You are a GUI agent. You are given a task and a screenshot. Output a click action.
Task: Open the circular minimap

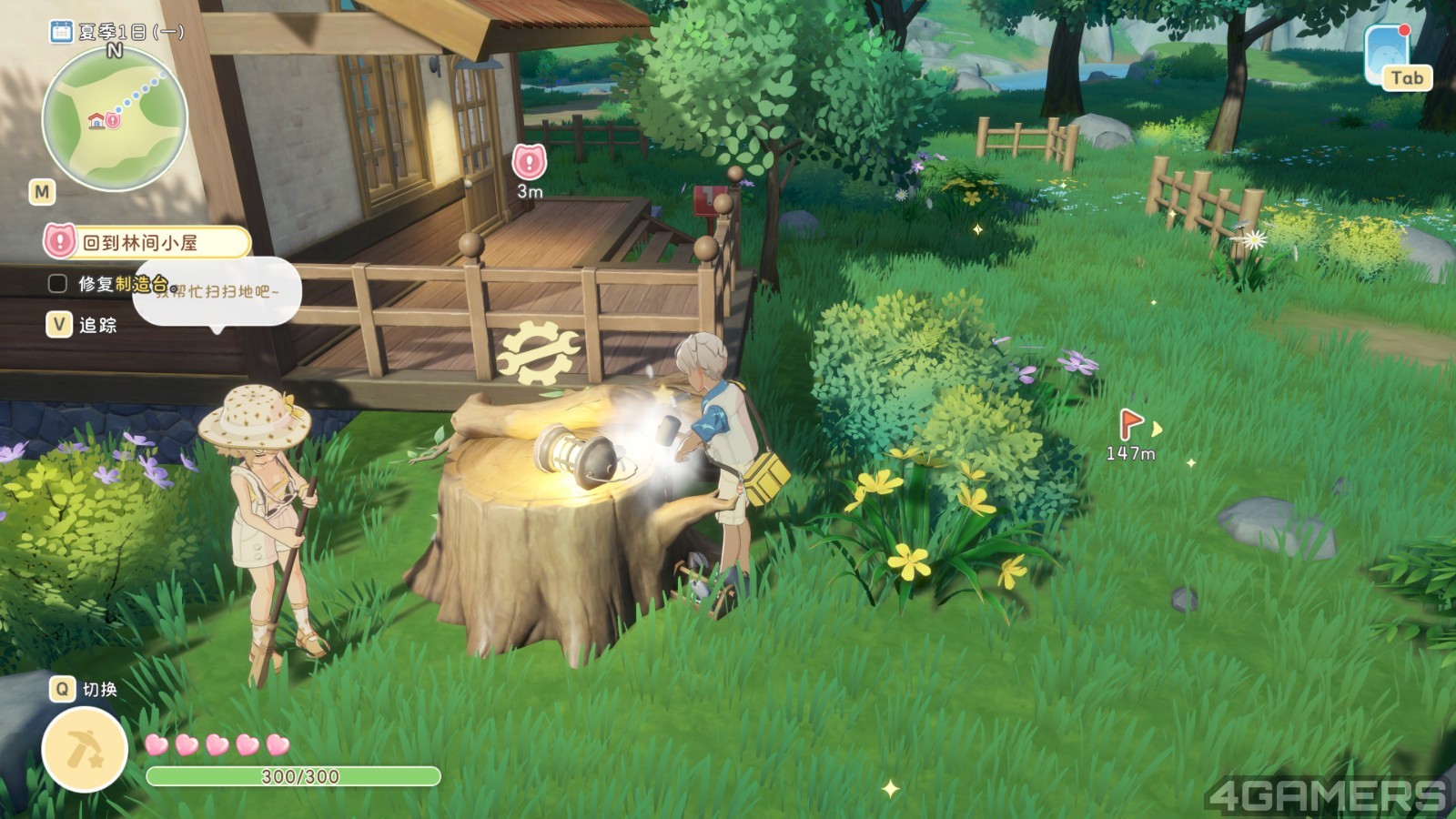coord(115,119)
